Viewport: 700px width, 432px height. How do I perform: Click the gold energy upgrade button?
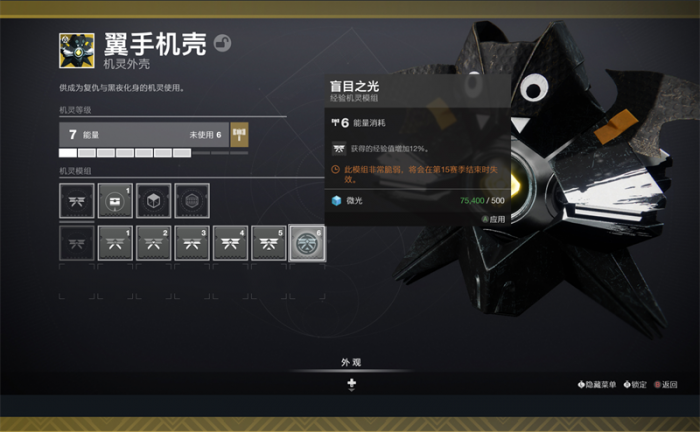coord(239,134)
